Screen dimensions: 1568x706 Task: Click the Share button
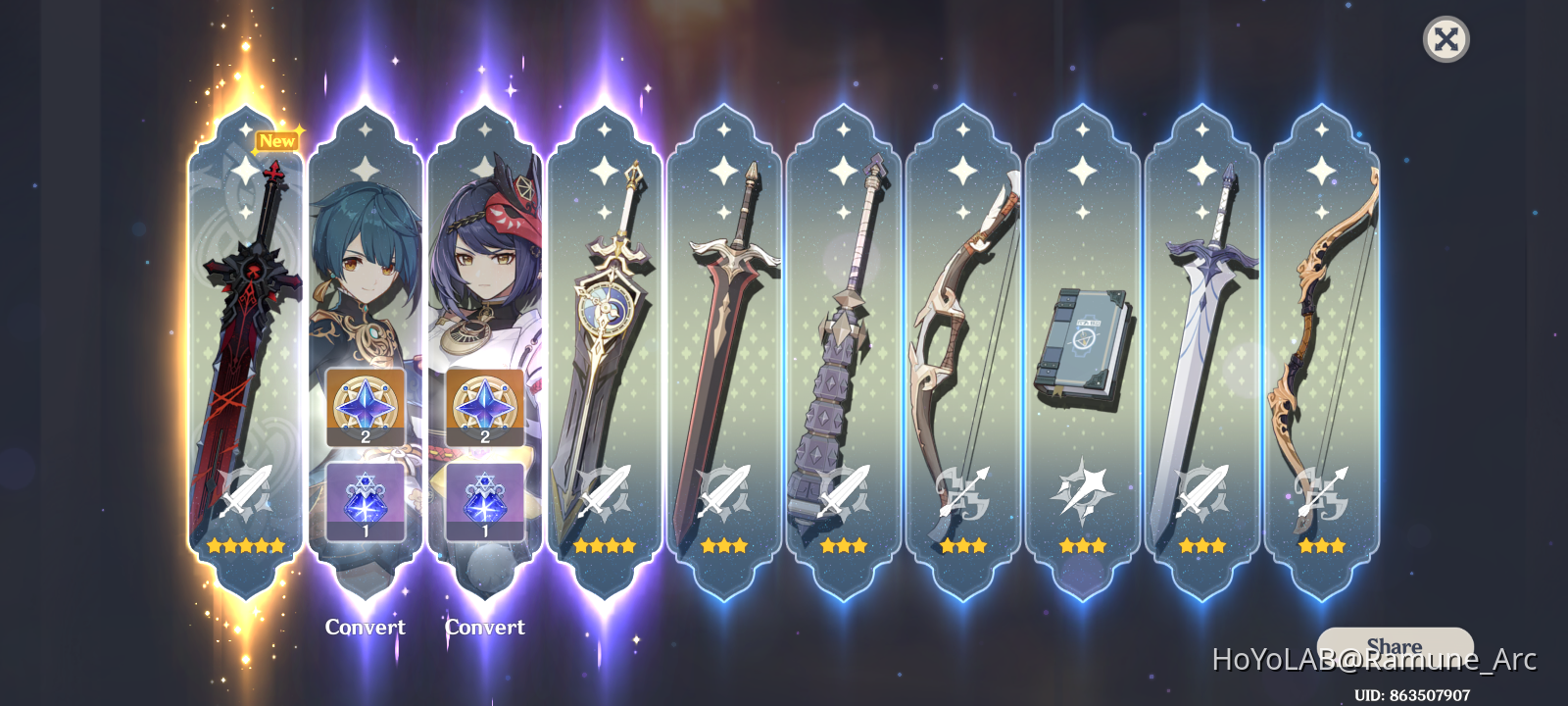pos(1396,646)
